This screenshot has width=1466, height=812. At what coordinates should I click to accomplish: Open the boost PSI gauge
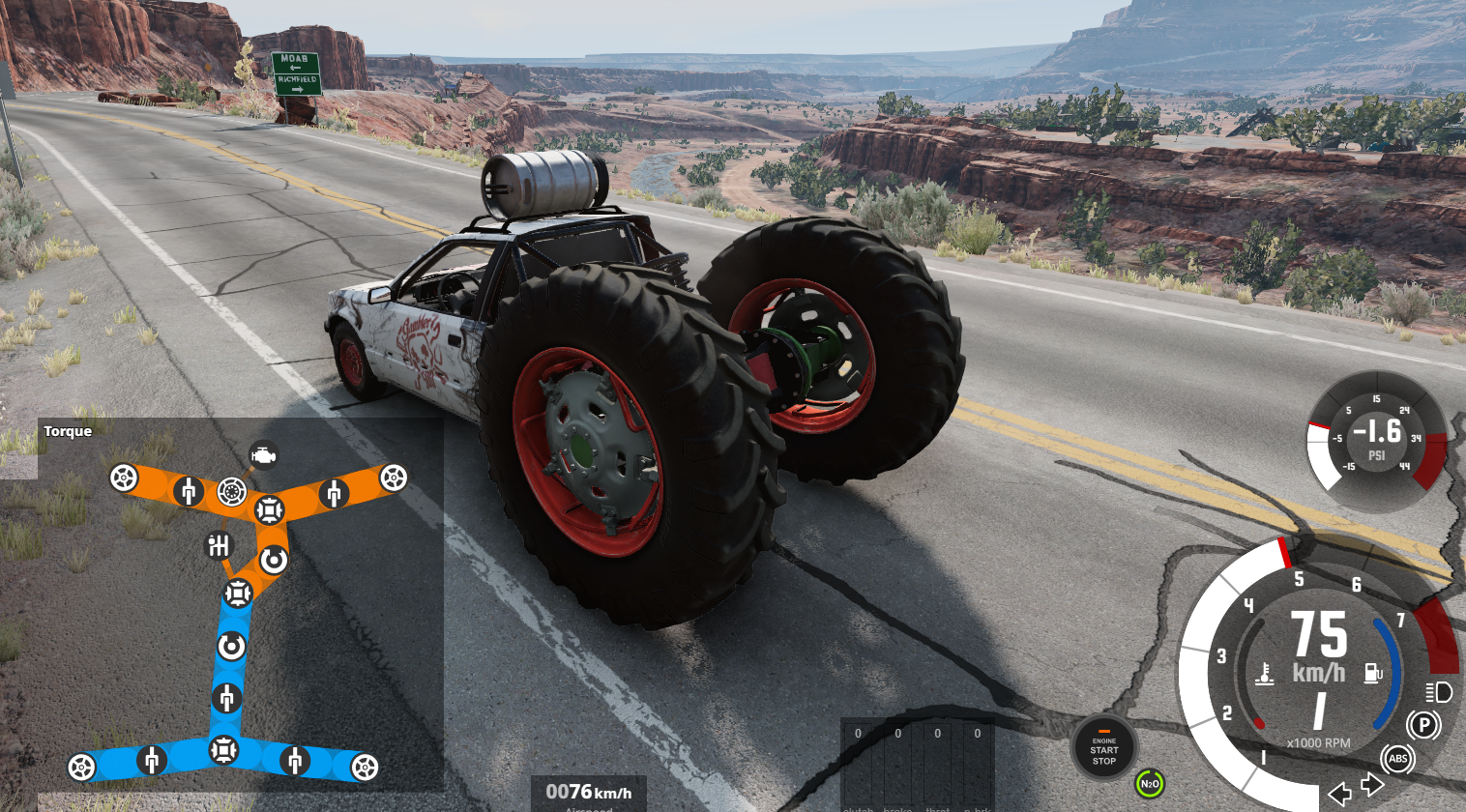pyautogui.click(x=1376, y=439)
